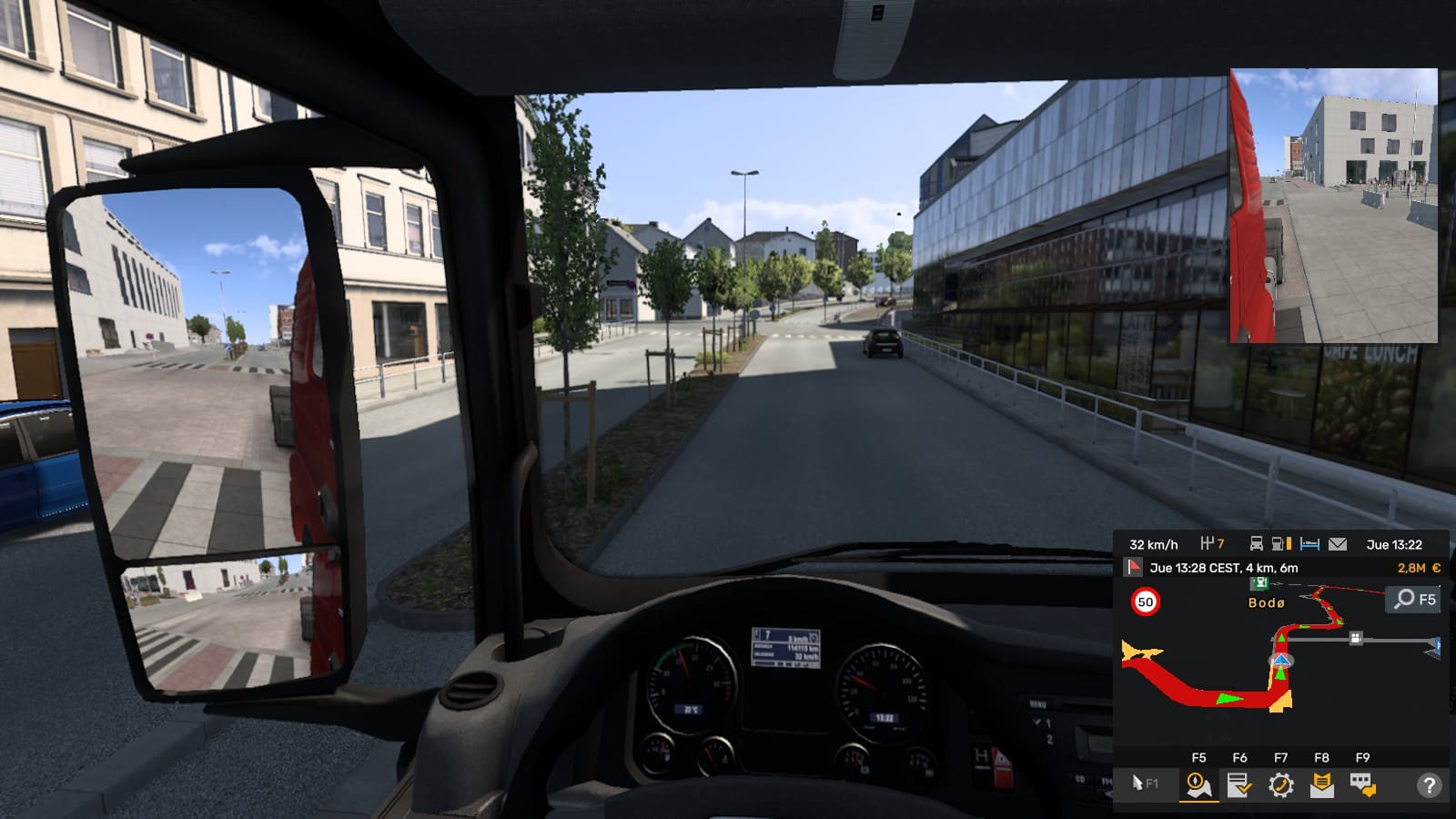Click the camera marker on the GPS map
The width and height of the screenshot is (1456, 819).
1356,638
